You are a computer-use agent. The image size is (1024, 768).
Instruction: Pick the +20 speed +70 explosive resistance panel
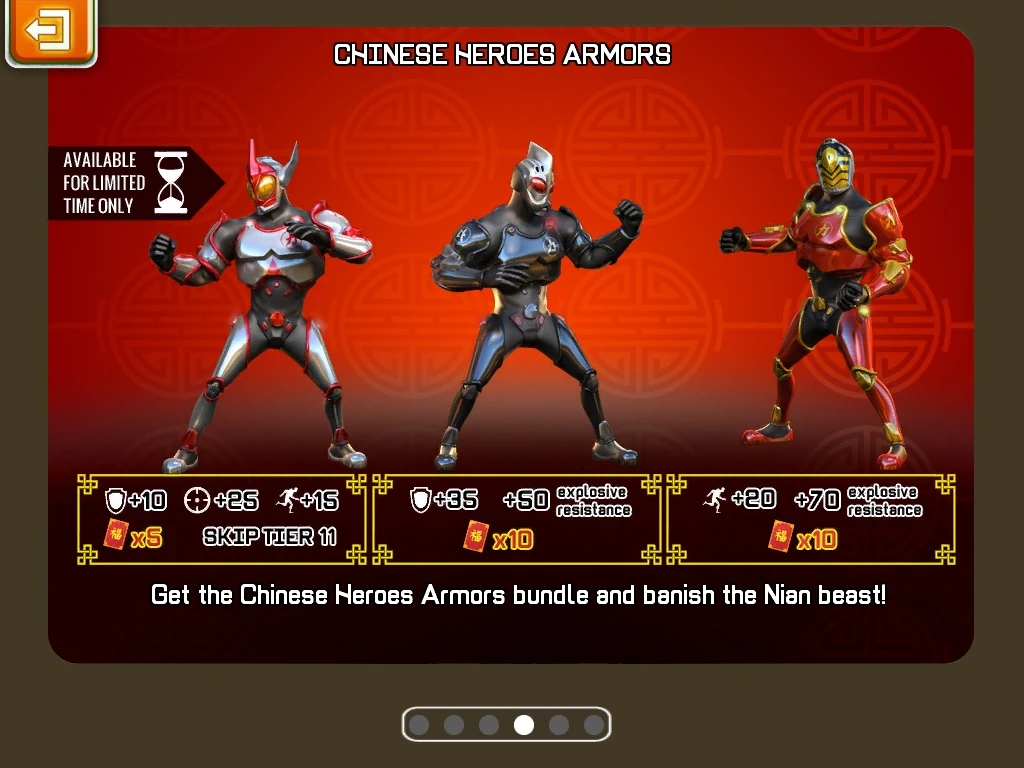pos(811,518)
